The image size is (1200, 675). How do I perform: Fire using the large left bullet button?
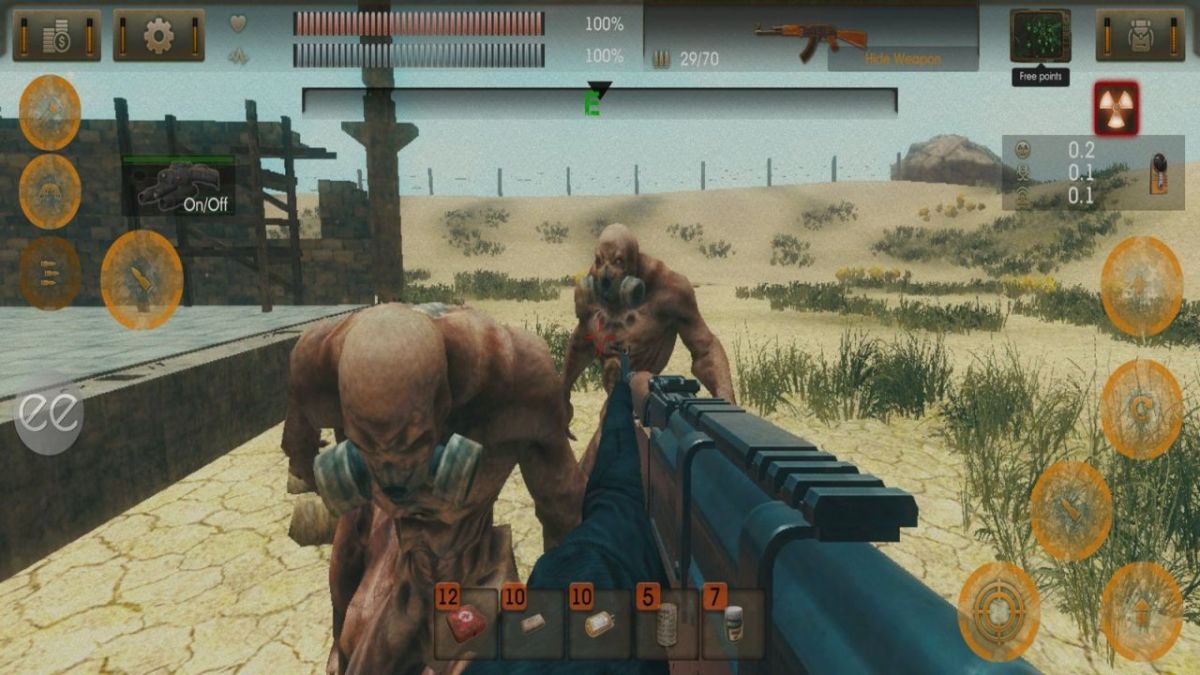pos(141,279)
